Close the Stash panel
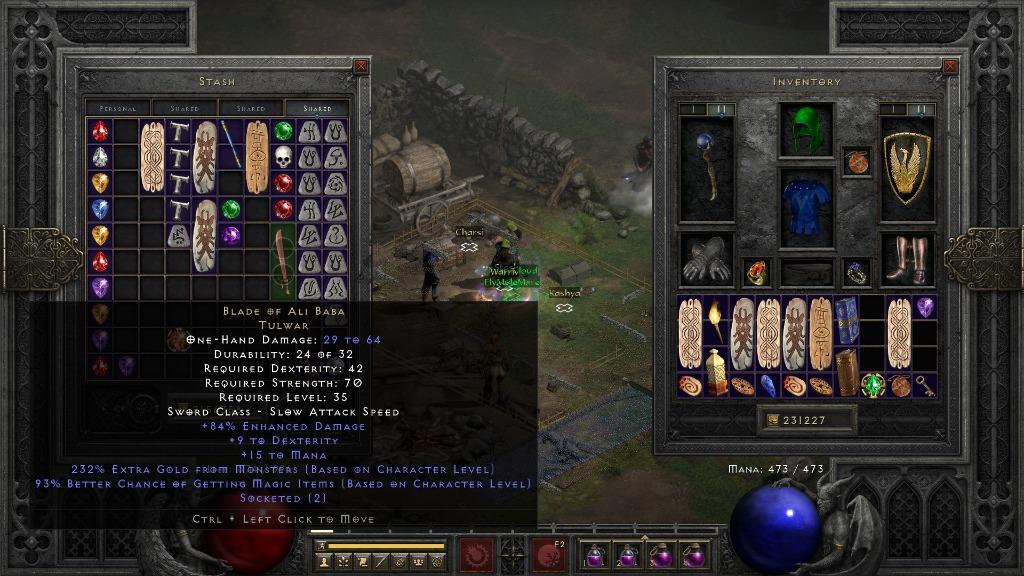1024x576 pixels. pyautogui.click(x=361, y=67)
